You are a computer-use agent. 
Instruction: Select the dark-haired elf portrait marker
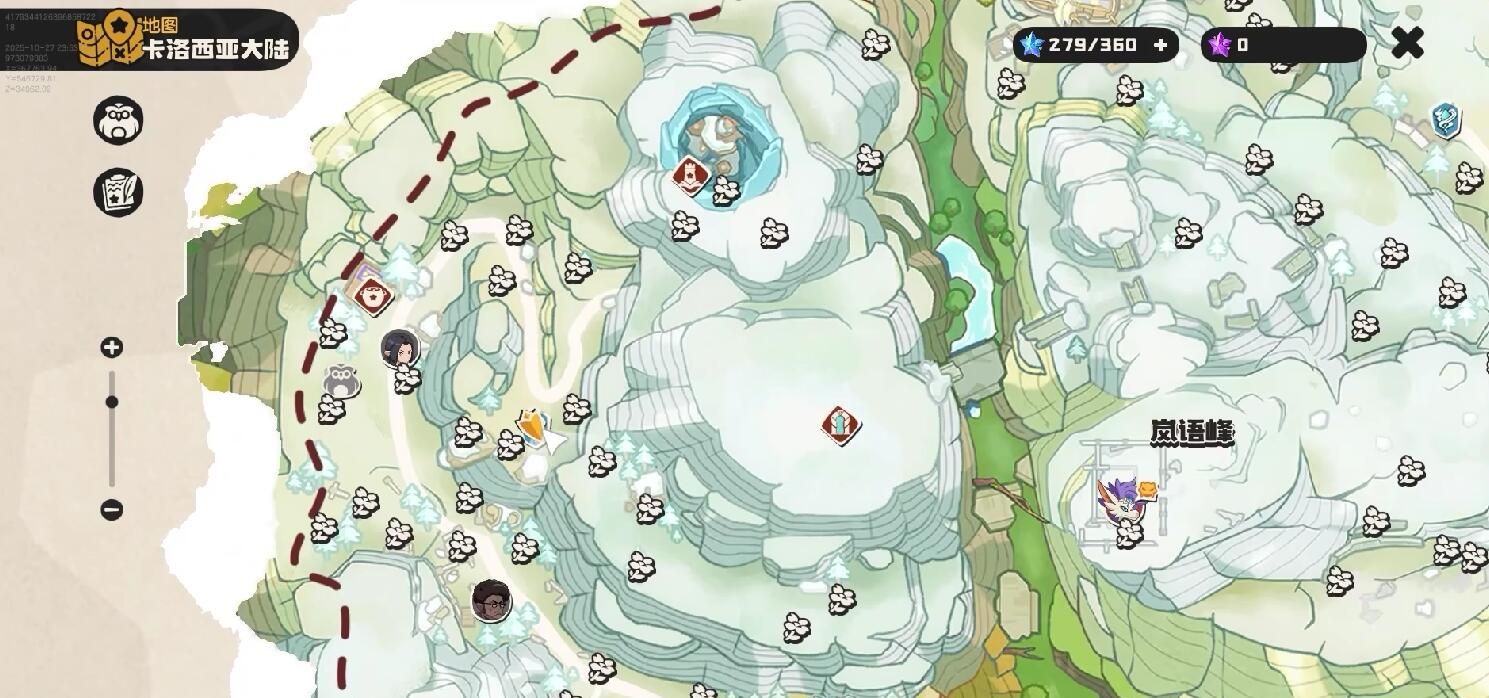[x=399, y=349]
